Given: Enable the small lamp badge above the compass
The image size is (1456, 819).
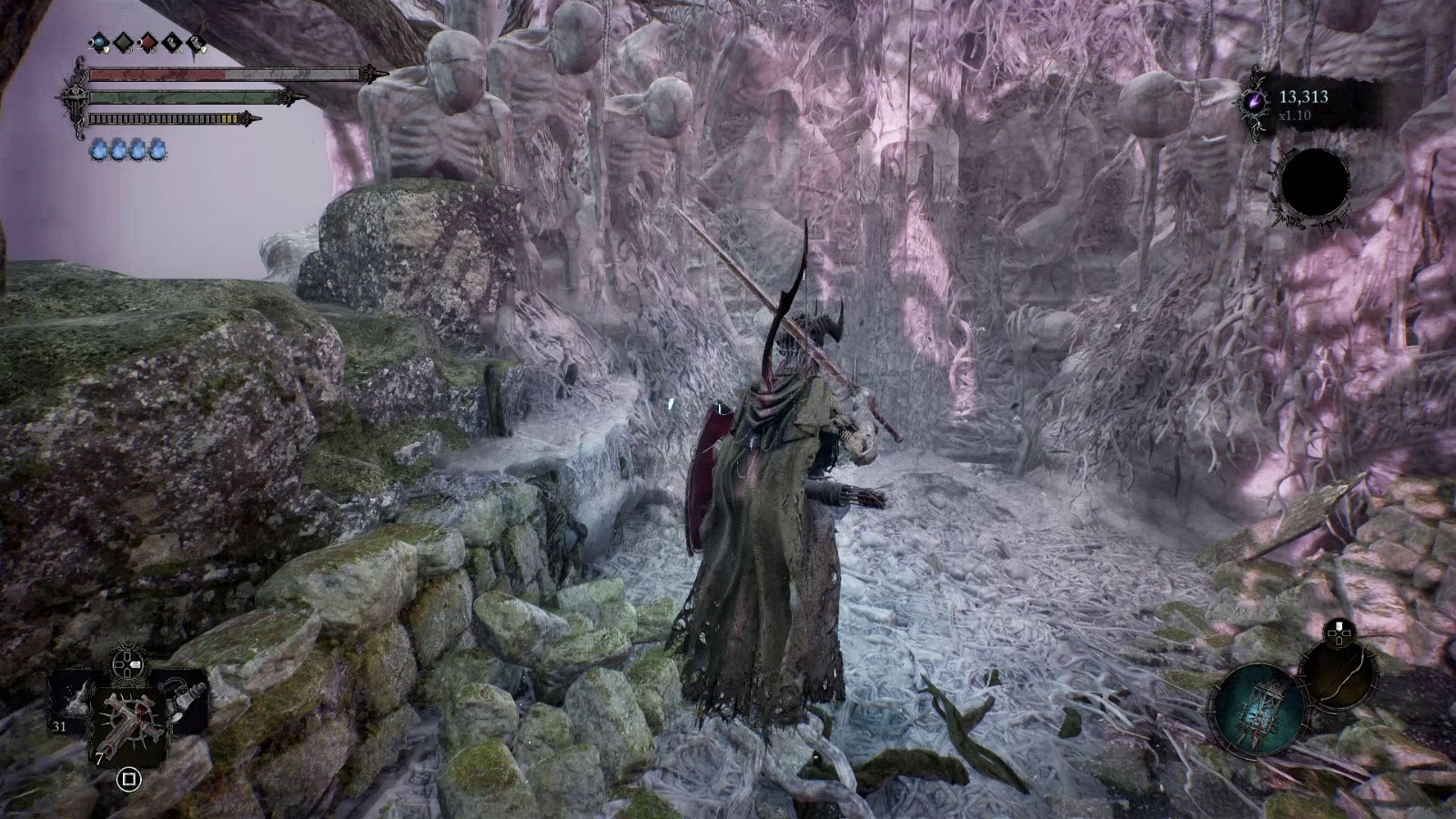Looking at the screenshot, I should 1339,632.
